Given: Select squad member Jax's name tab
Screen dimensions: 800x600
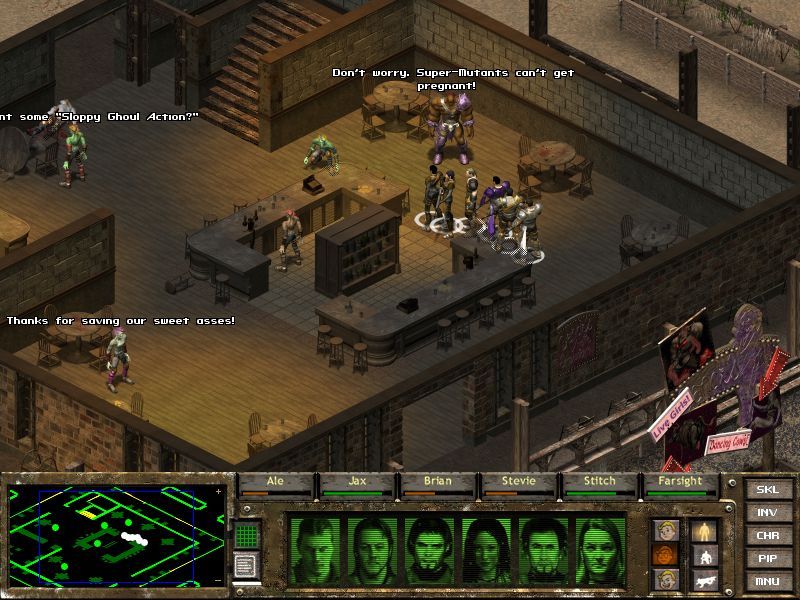Looking at the screenshot, I should pyautogui.click(x=357, y=482).
